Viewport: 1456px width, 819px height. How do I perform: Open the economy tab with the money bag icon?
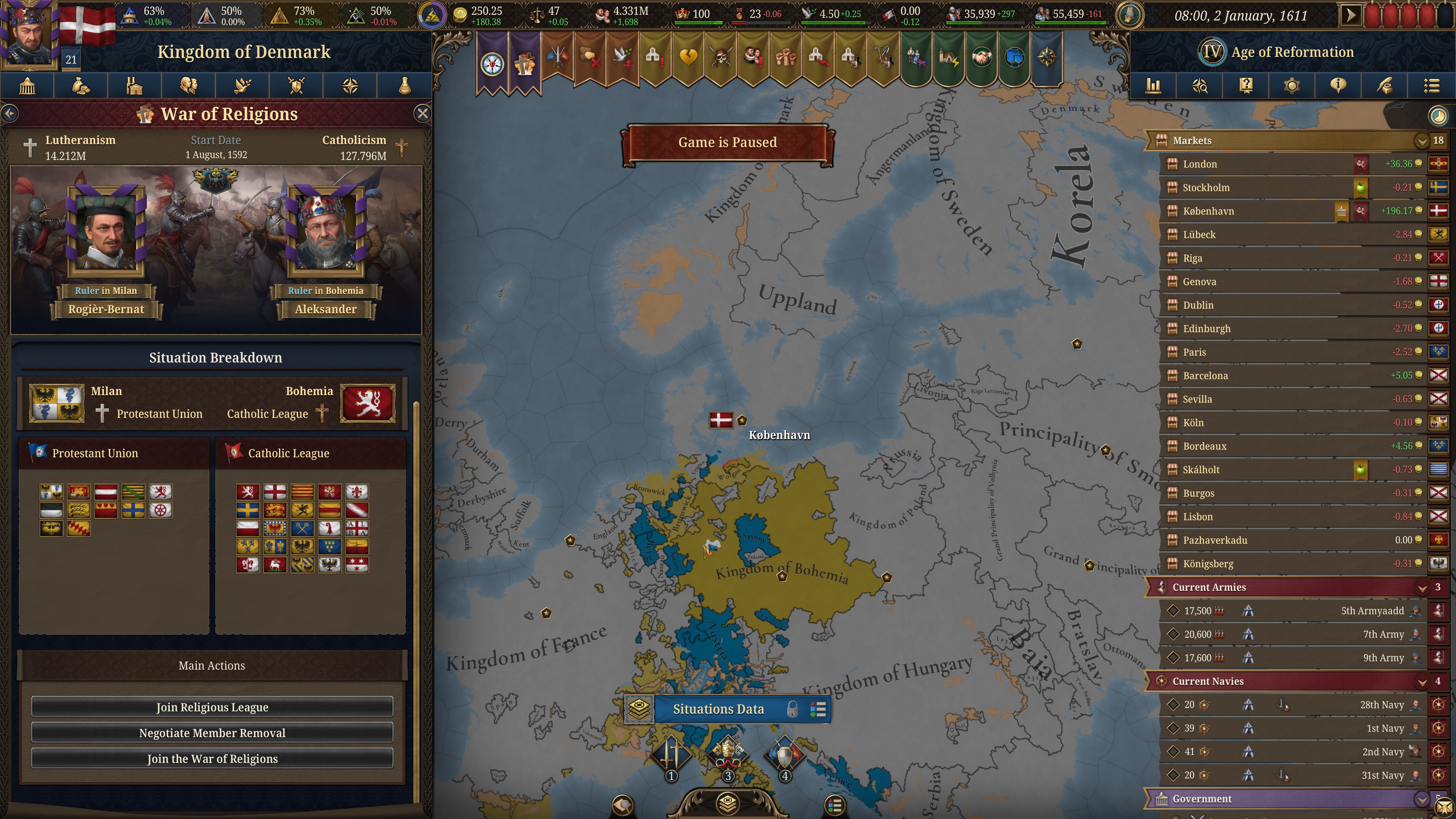pyautogui.click(x=80, y=86)
